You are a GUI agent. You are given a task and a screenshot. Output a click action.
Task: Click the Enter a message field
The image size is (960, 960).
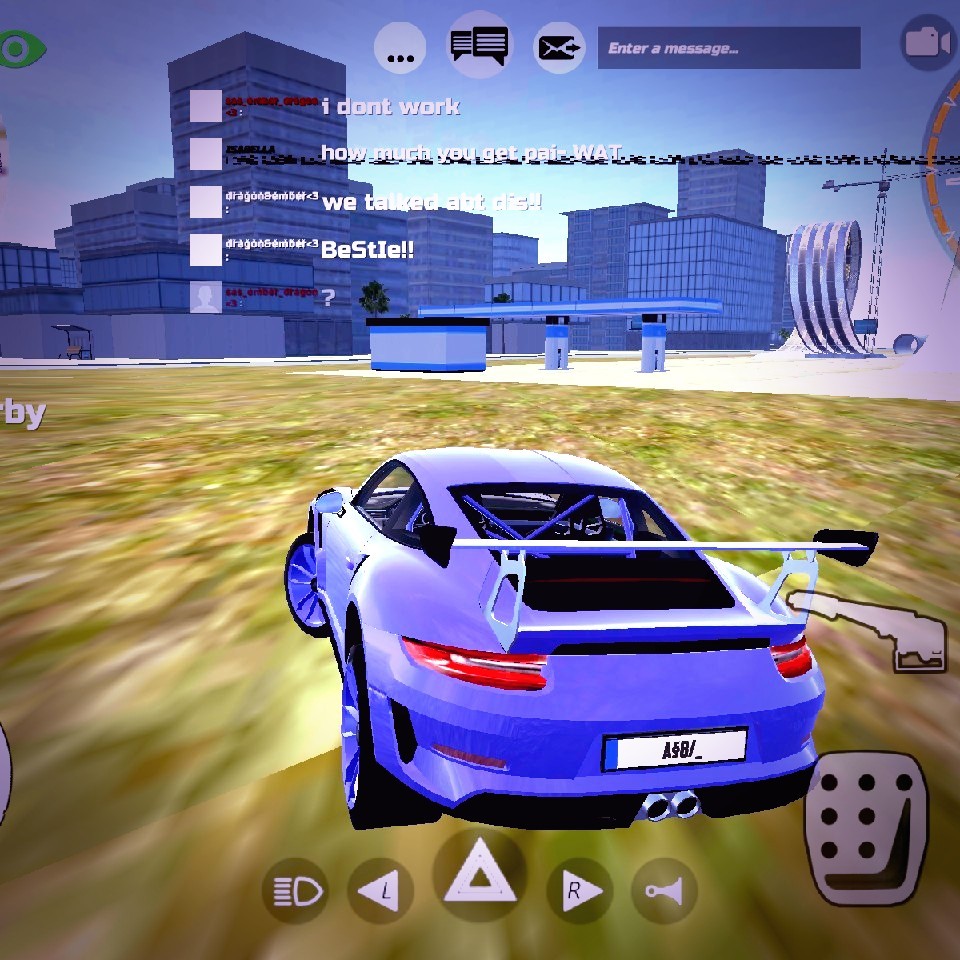click(728, 48)
